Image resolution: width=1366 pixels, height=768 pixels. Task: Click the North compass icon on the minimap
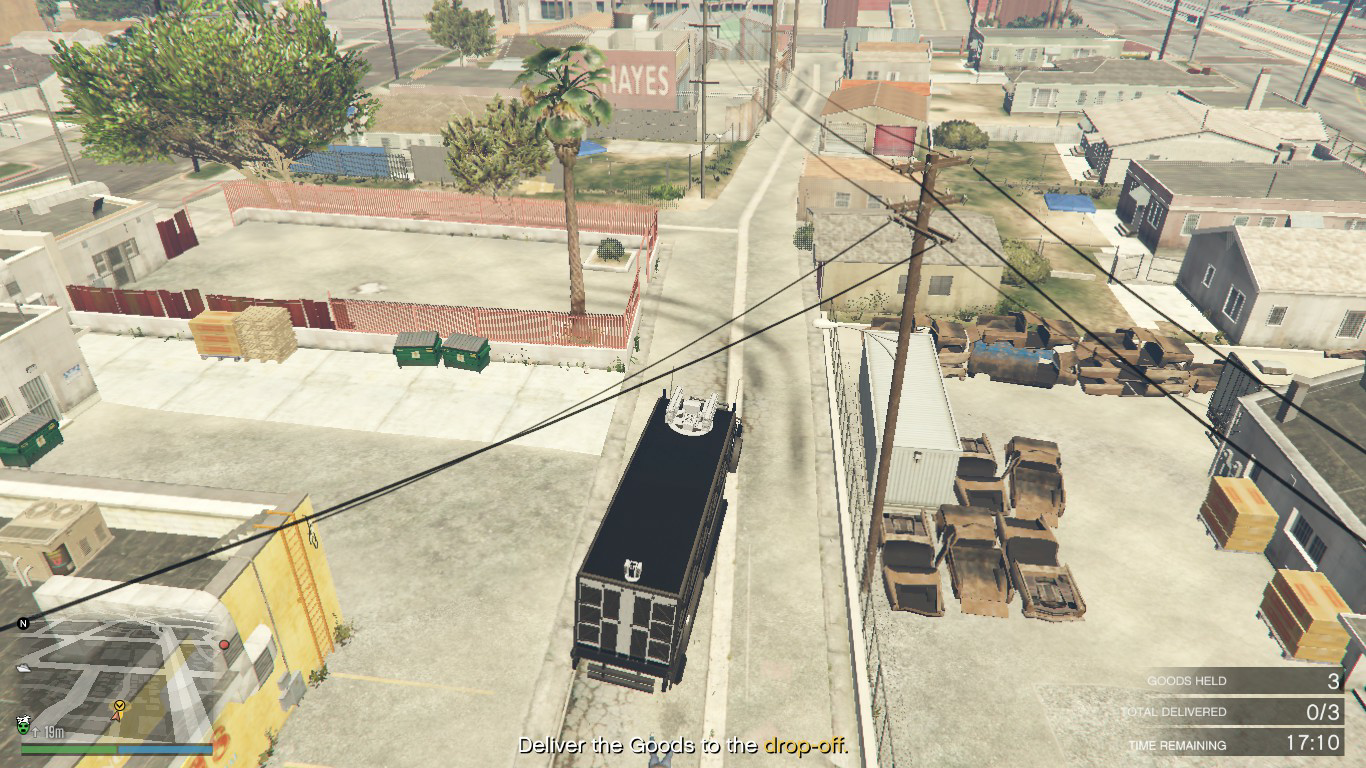coord(22,624)
